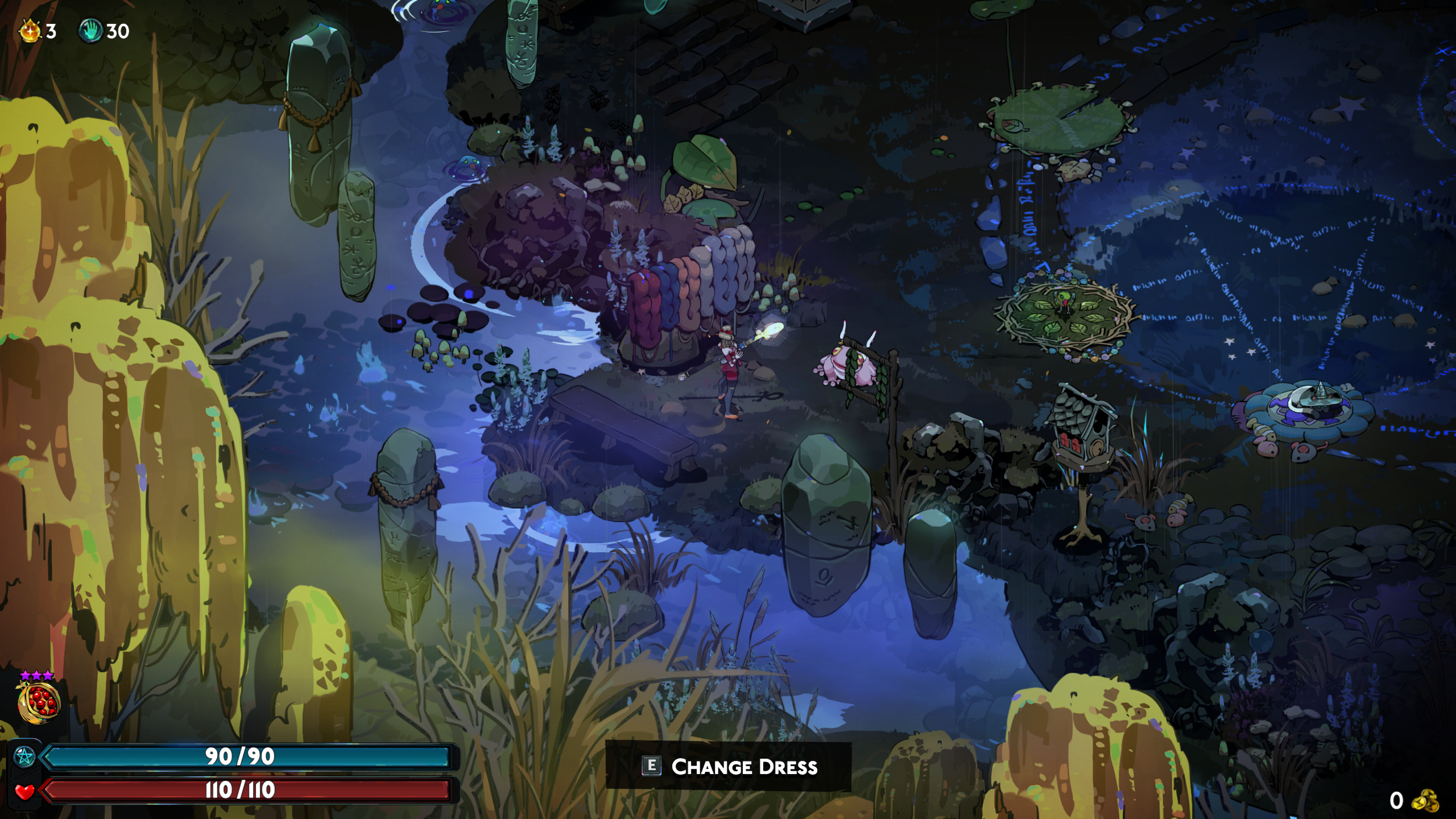Image resolution: width=1456 pixels, height=819 pixels.
Task: Click the pomegranate keepsake icon
Action: click(39, 702)
